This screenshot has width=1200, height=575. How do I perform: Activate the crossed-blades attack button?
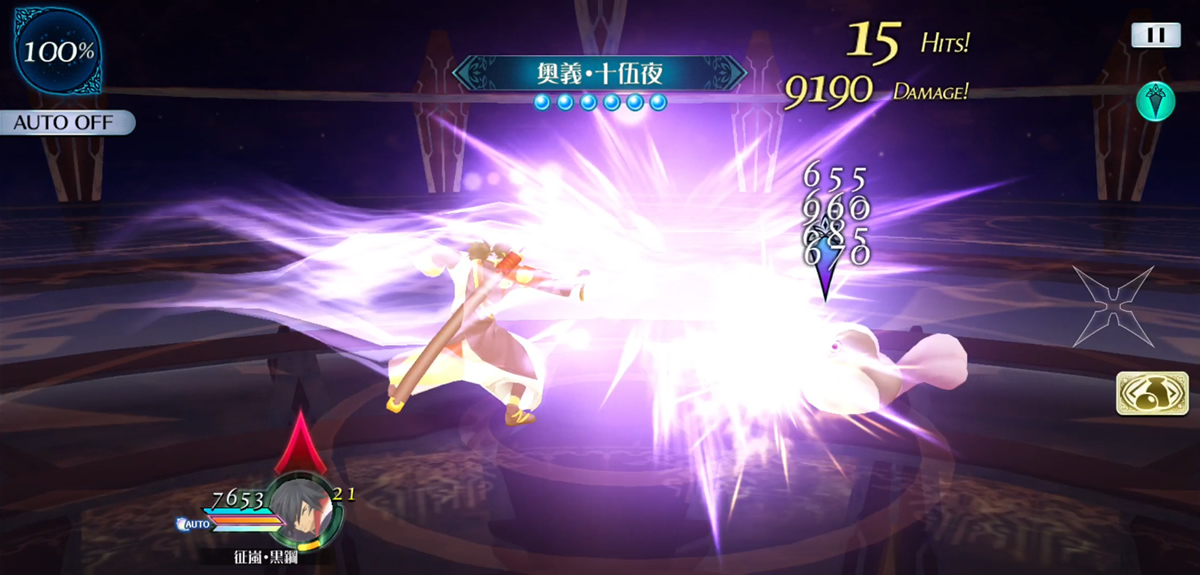point(1113,307)
